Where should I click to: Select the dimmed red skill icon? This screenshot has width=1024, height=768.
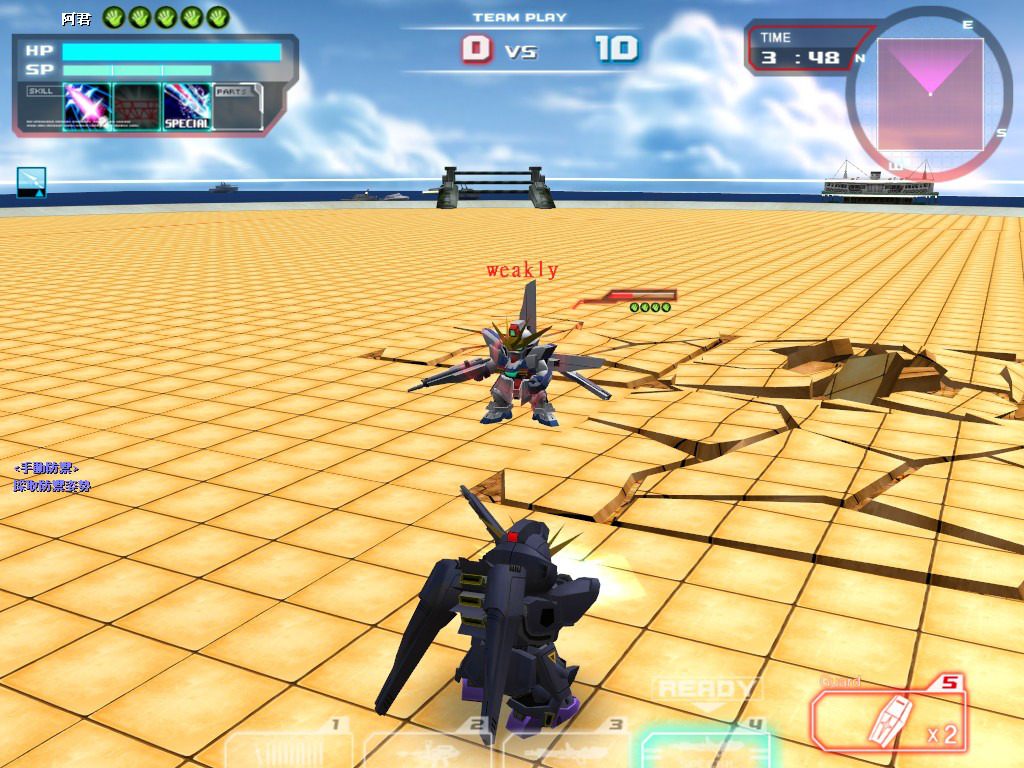137,107
